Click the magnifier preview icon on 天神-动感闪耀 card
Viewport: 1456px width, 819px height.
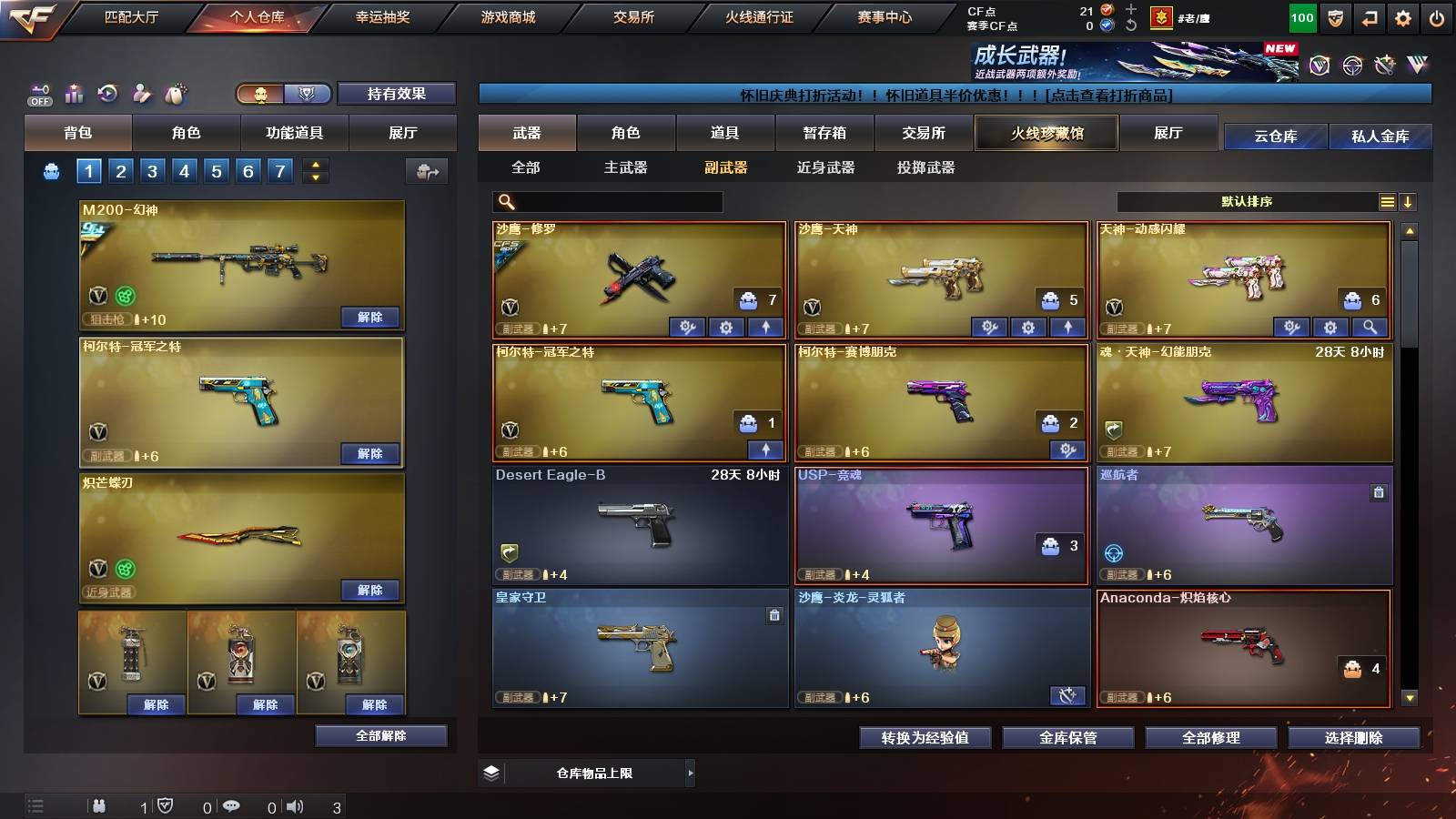pyautogui.click(x=1370, y=328)
